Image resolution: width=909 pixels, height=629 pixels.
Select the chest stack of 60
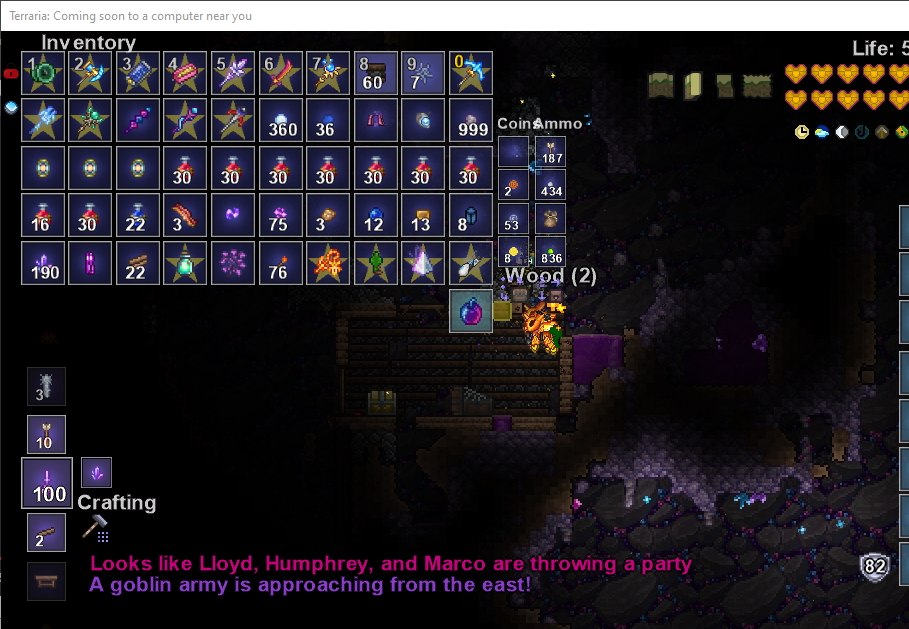[x=375, y=73]
